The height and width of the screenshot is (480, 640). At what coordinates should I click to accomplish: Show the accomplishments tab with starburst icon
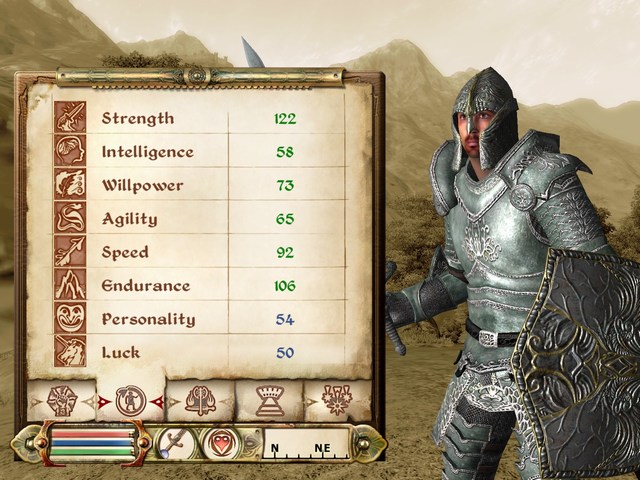coord(336,400)
